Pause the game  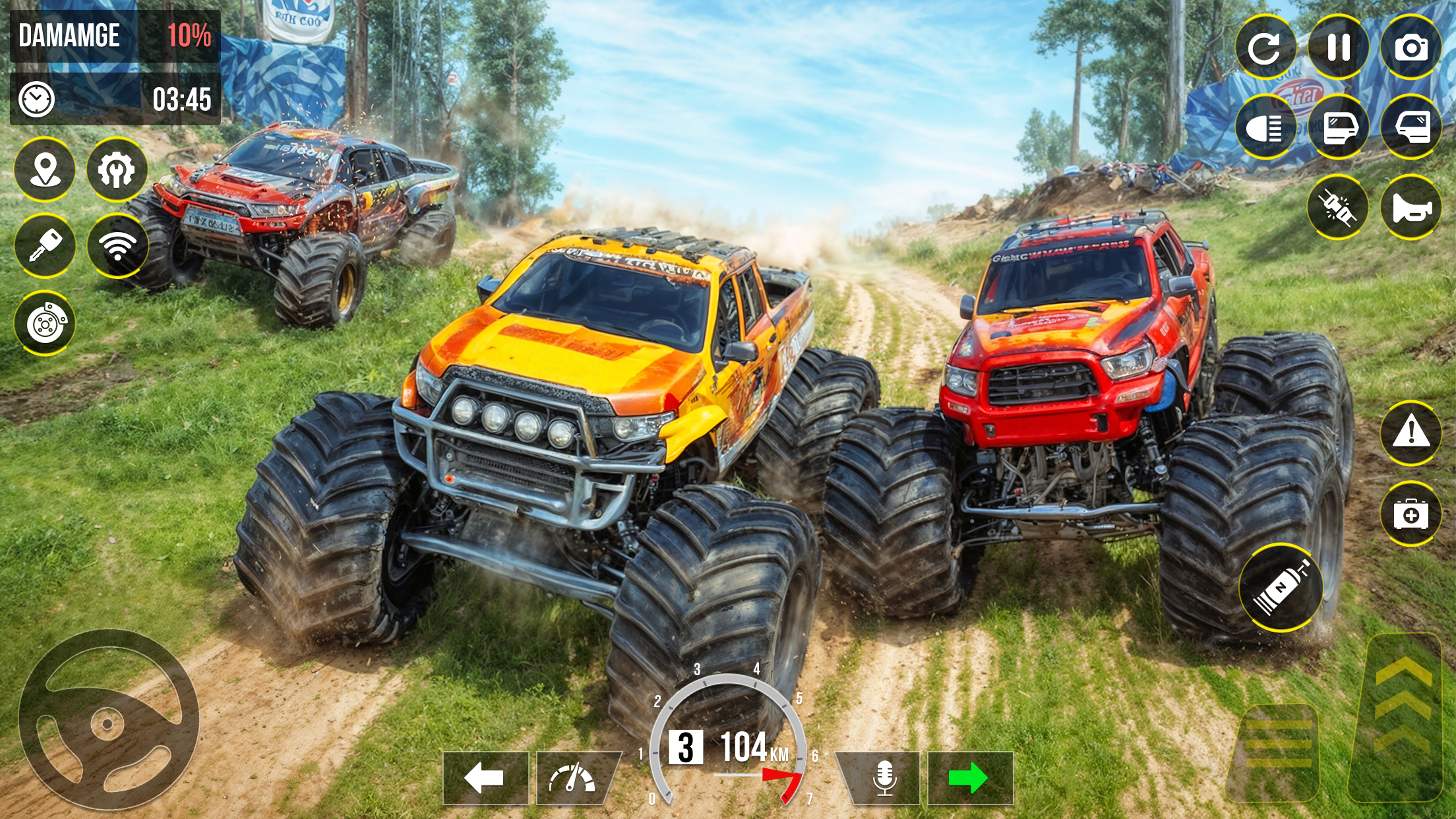coord(1339,47)
